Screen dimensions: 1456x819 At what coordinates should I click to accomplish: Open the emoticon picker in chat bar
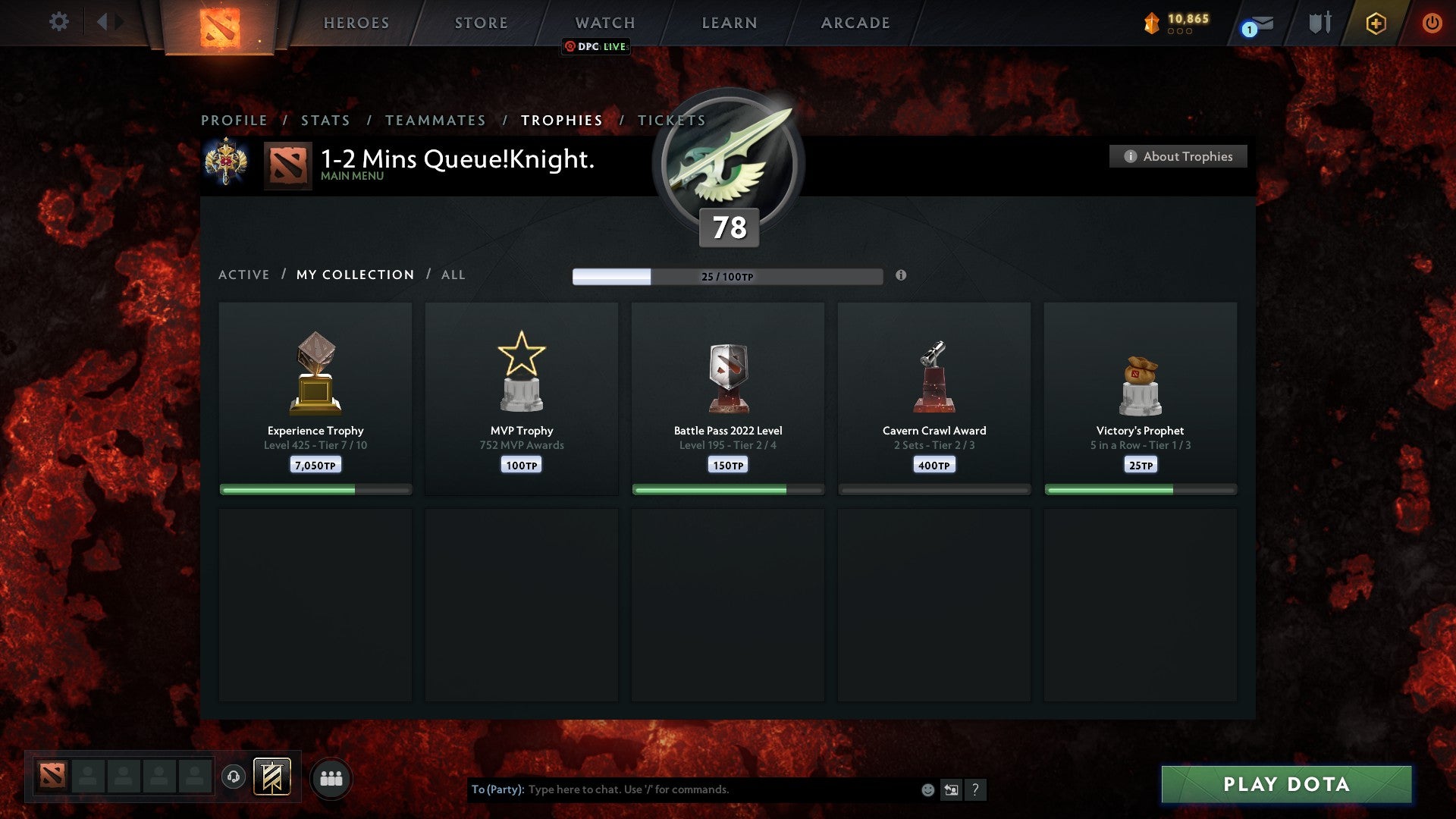tap(927, 789)
